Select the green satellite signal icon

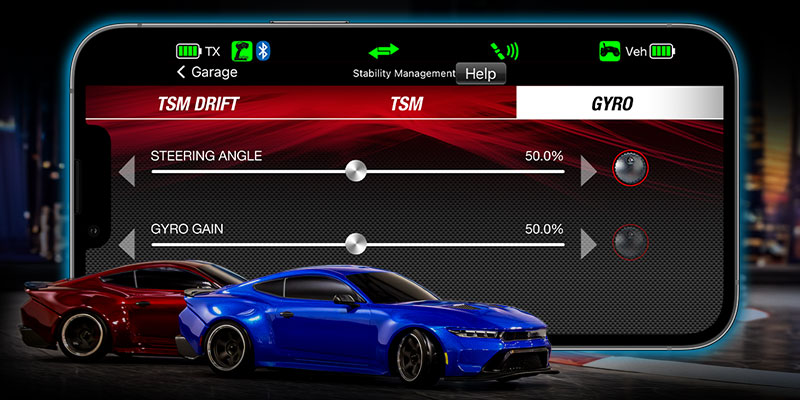tap(503, 50)
